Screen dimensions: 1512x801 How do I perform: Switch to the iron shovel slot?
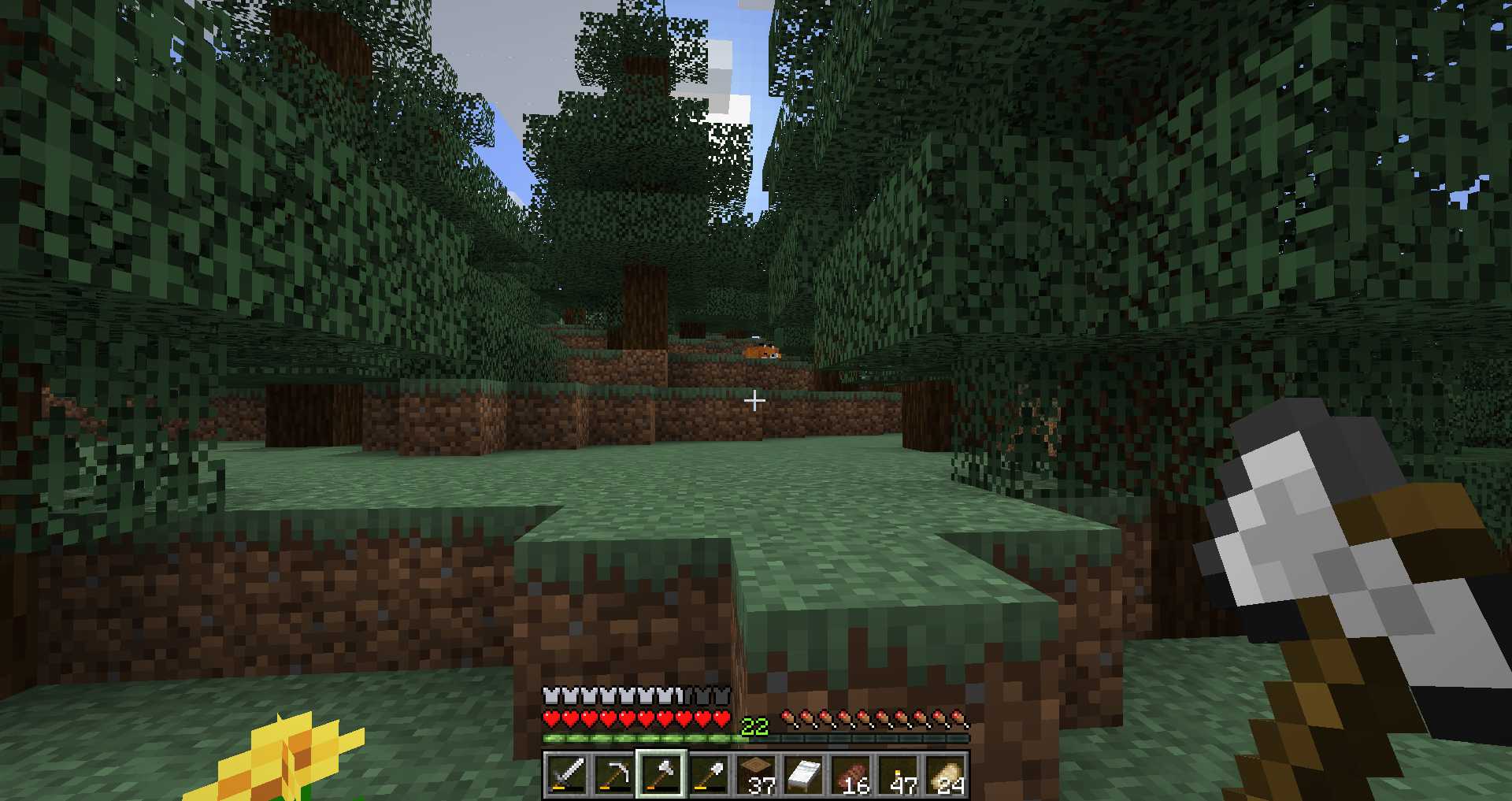point(709,774)
